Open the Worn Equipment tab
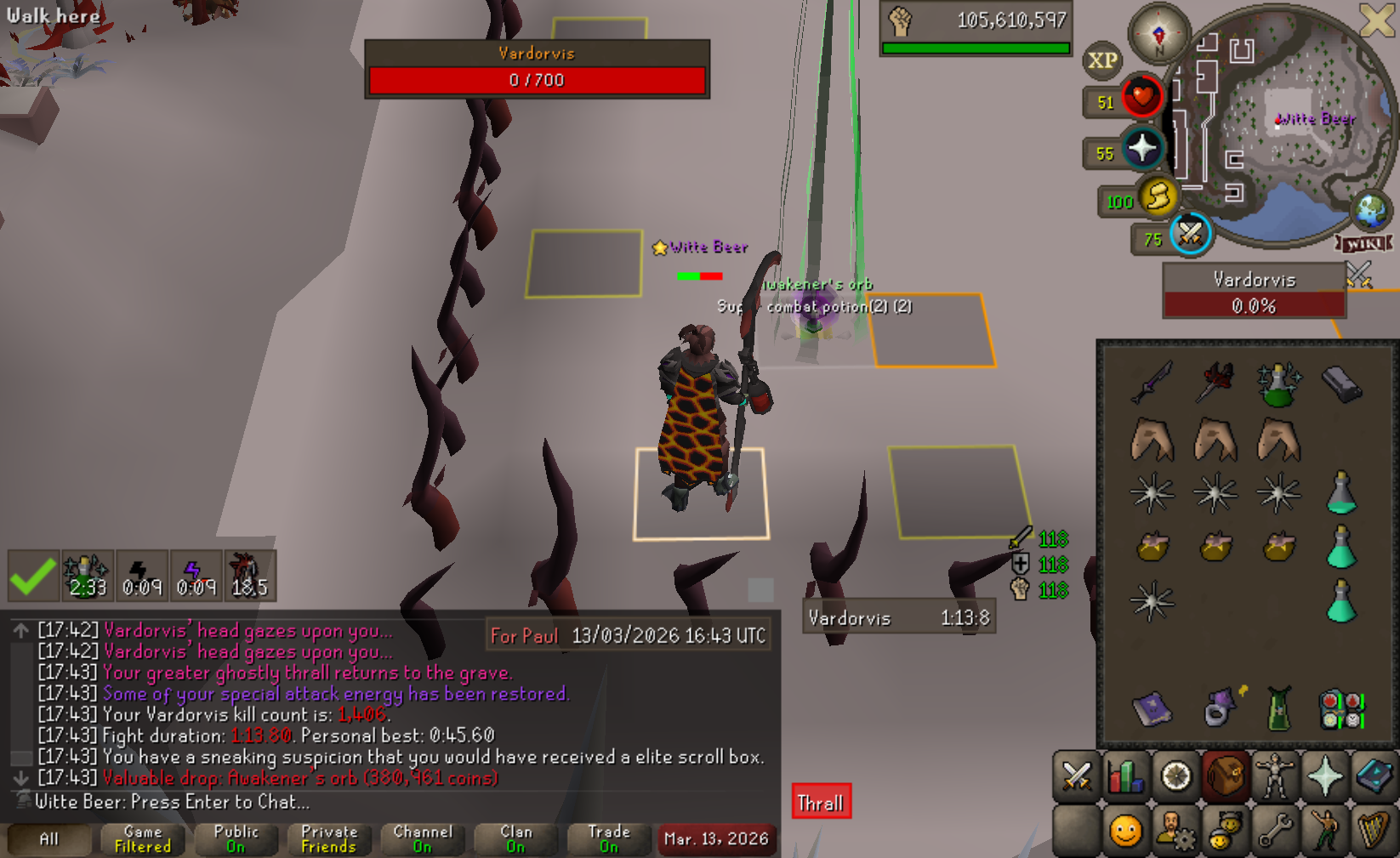 pos(1275,776)
